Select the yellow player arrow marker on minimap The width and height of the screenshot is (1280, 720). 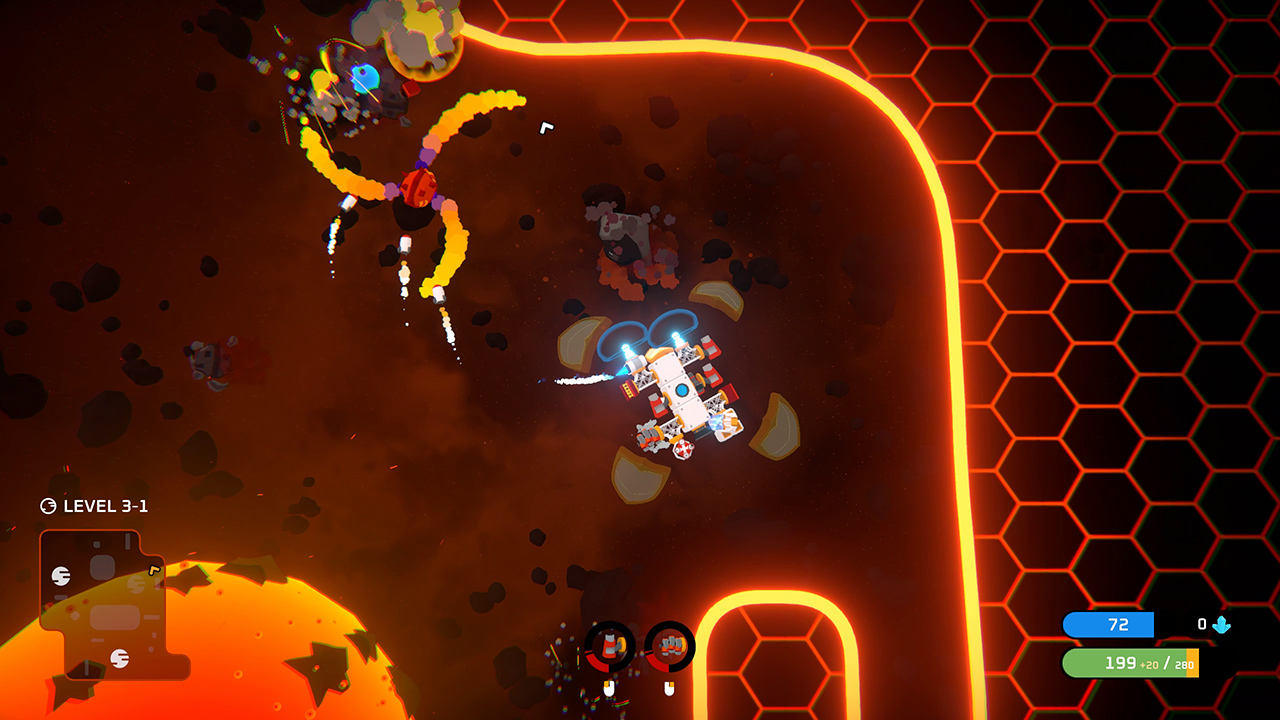pos(154,571)
